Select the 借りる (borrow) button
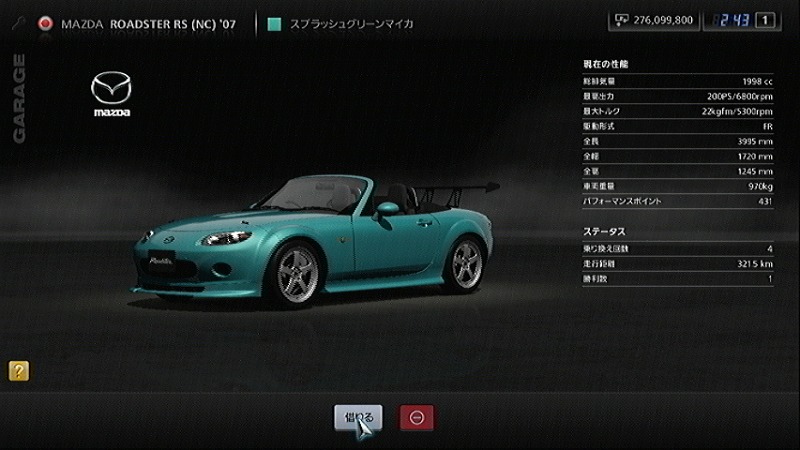 click(358, 417)
